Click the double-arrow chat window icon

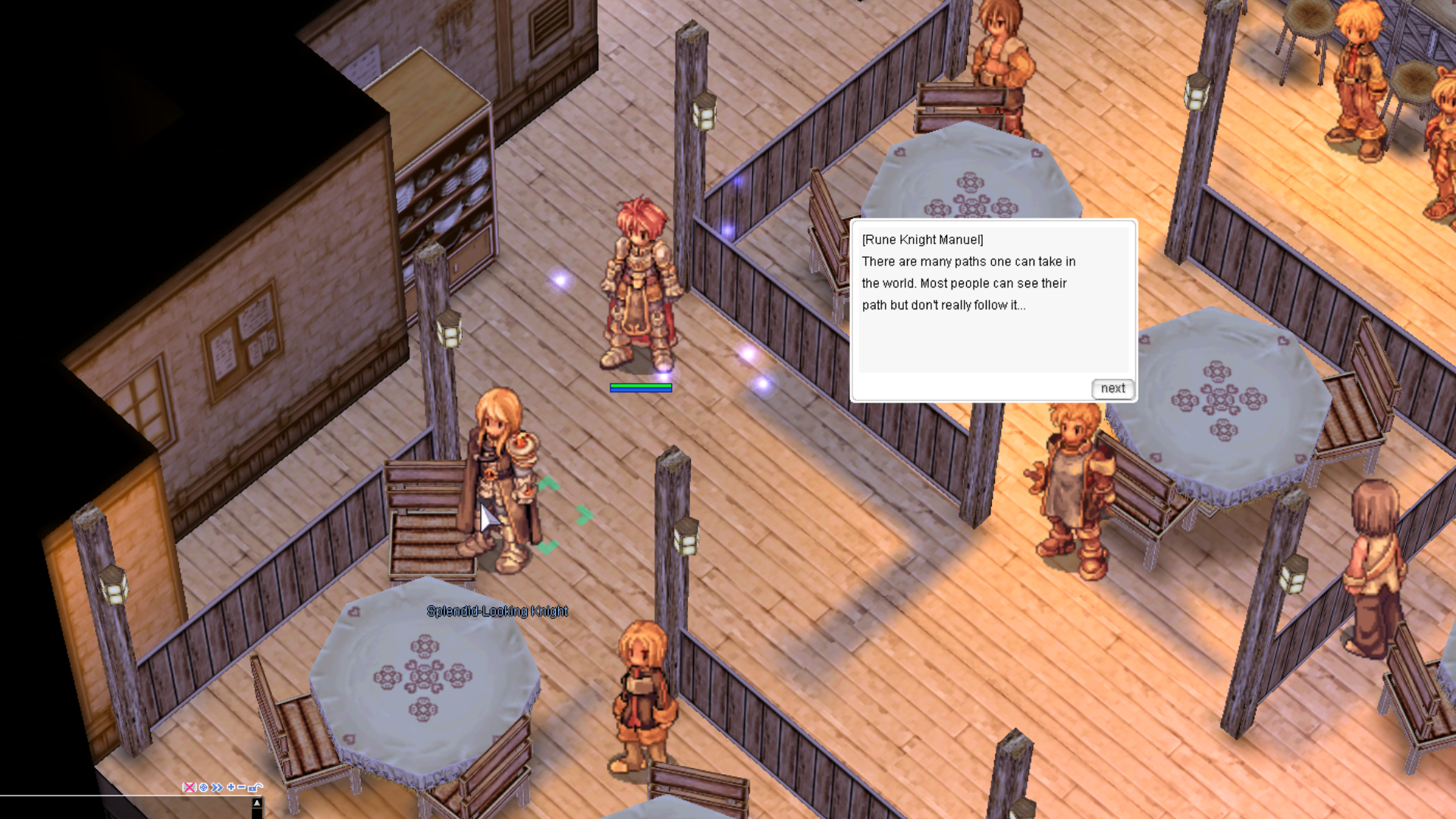[218, 787]
